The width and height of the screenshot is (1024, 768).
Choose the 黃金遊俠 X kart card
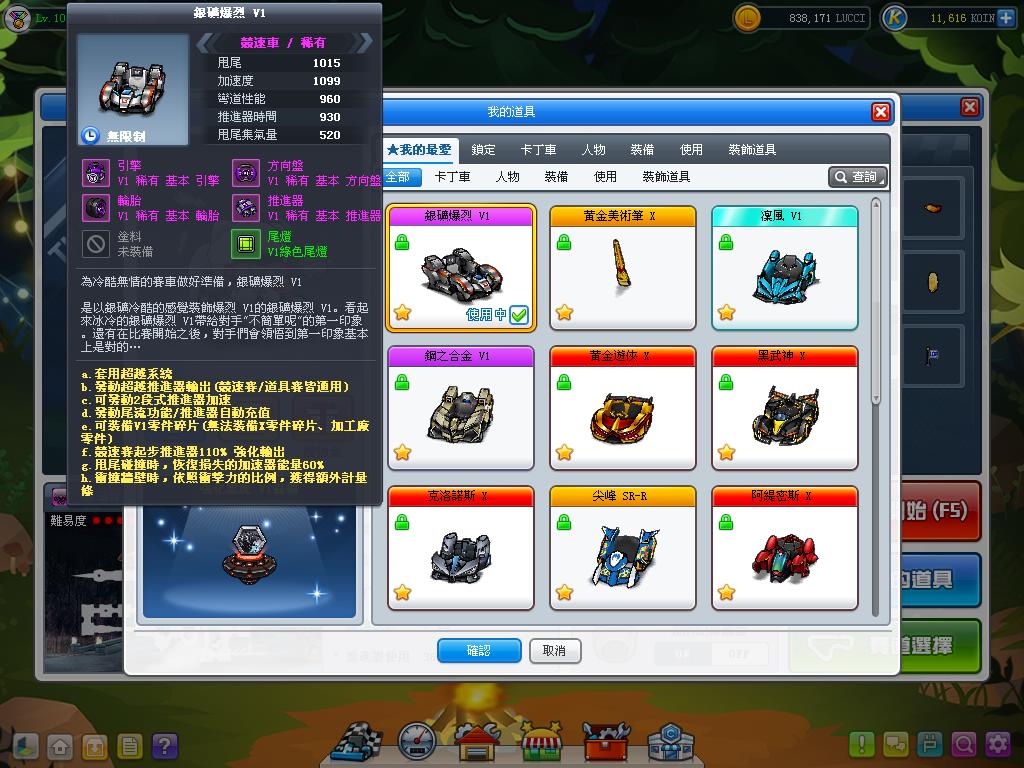coord(623,407)
